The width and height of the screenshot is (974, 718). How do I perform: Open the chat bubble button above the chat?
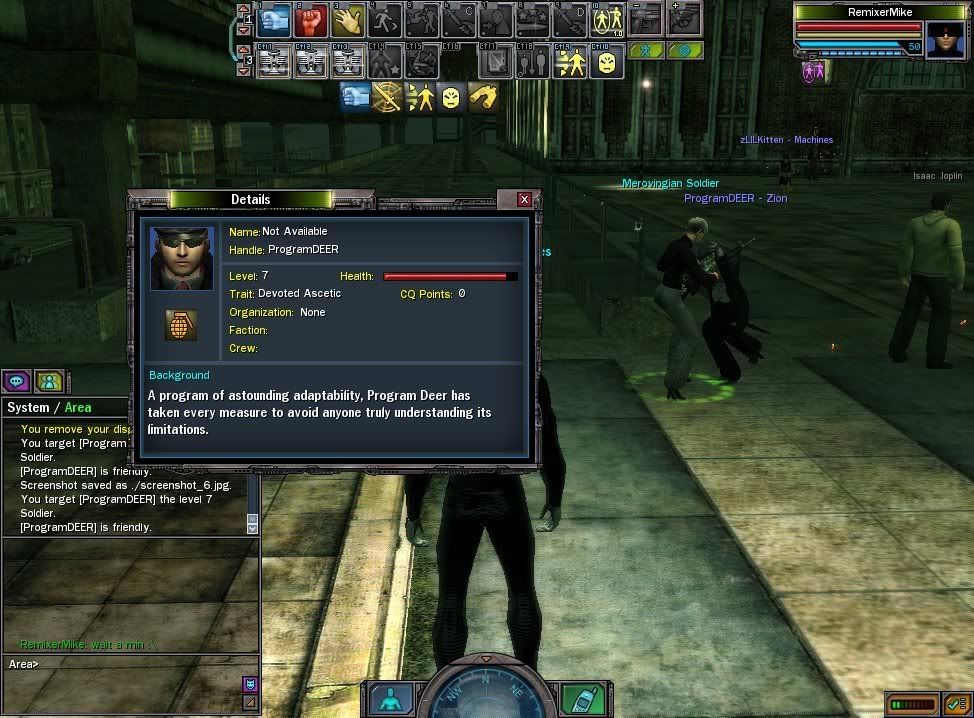[x=17, y=381]
